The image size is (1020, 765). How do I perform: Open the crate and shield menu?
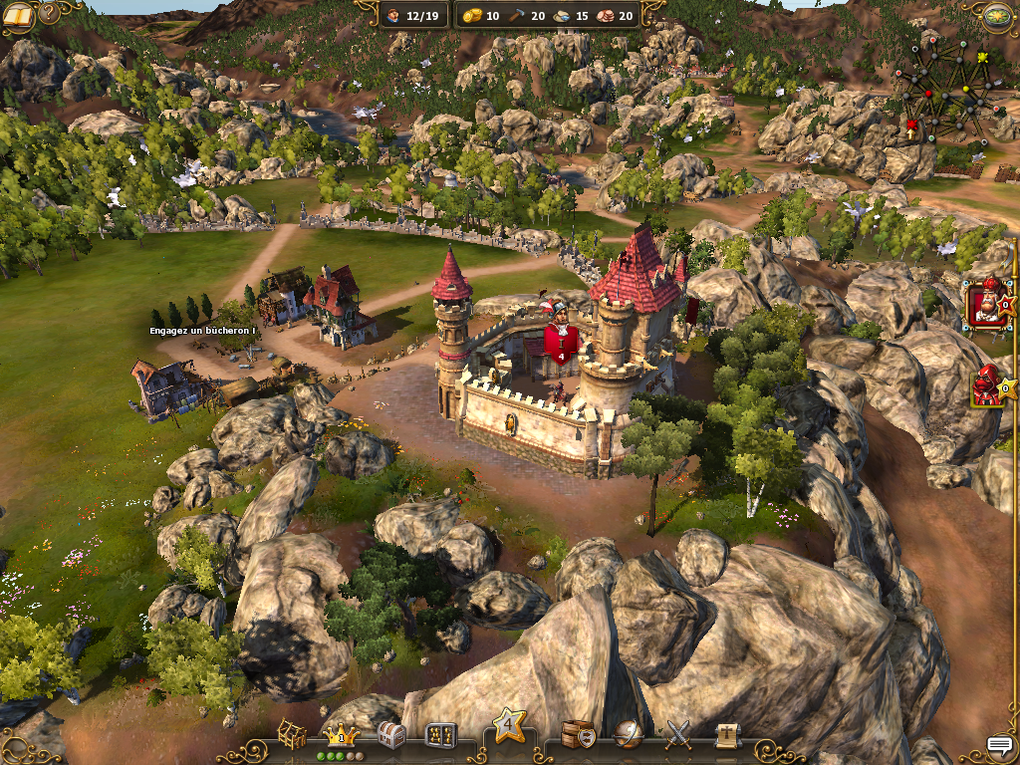578,735
